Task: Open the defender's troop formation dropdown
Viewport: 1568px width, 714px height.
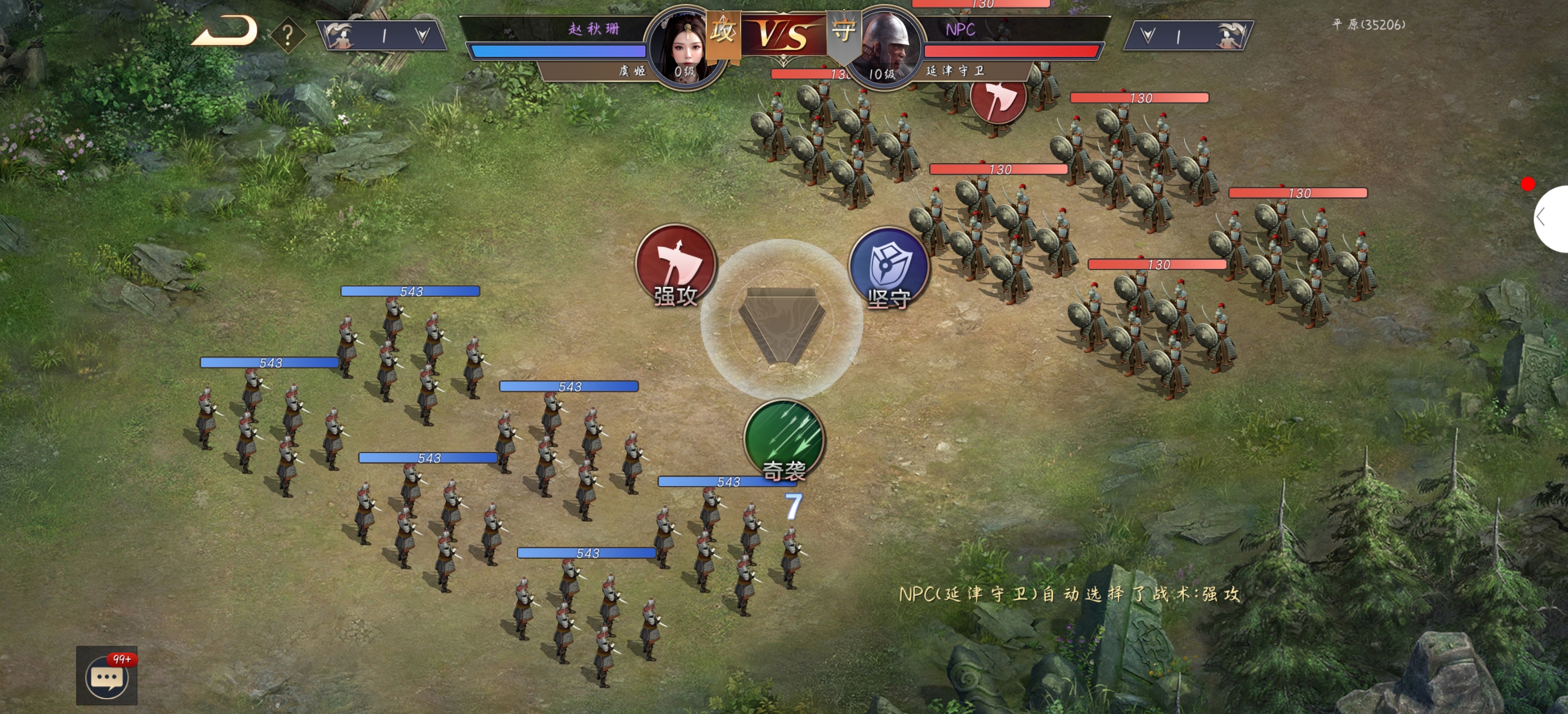Action: pyautogui.click(x=1148, y=35)
